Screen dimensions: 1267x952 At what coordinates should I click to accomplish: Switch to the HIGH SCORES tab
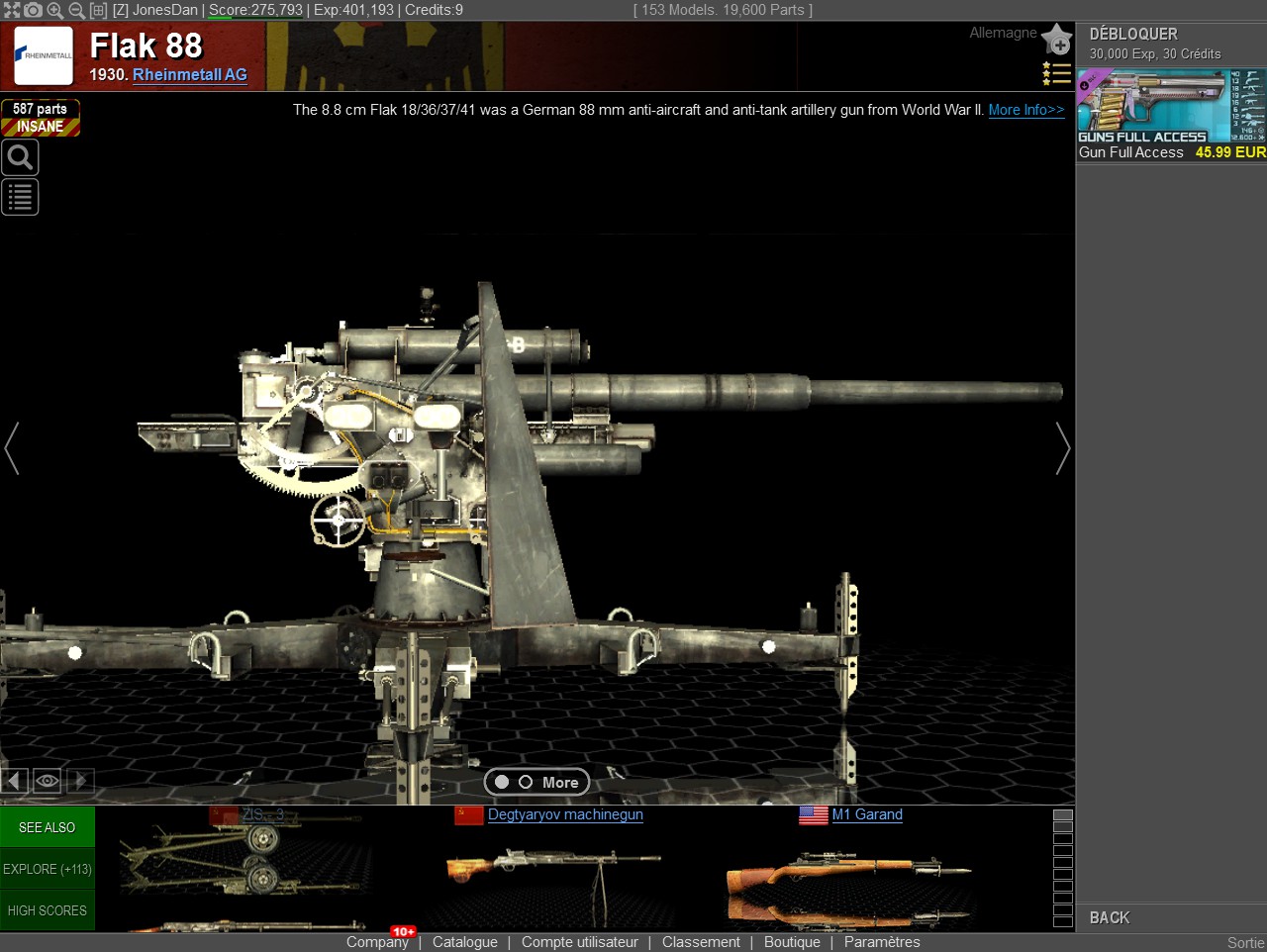(47, 909)
